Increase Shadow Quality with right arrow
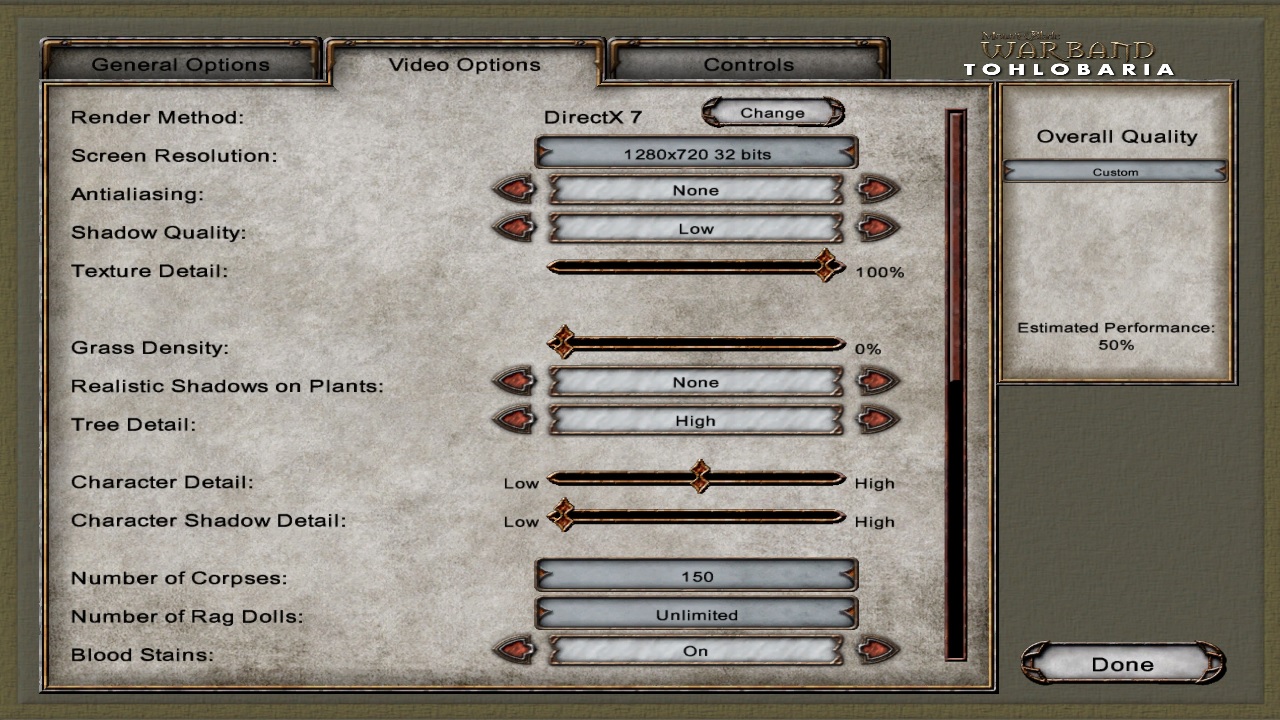 coord(877,228)
